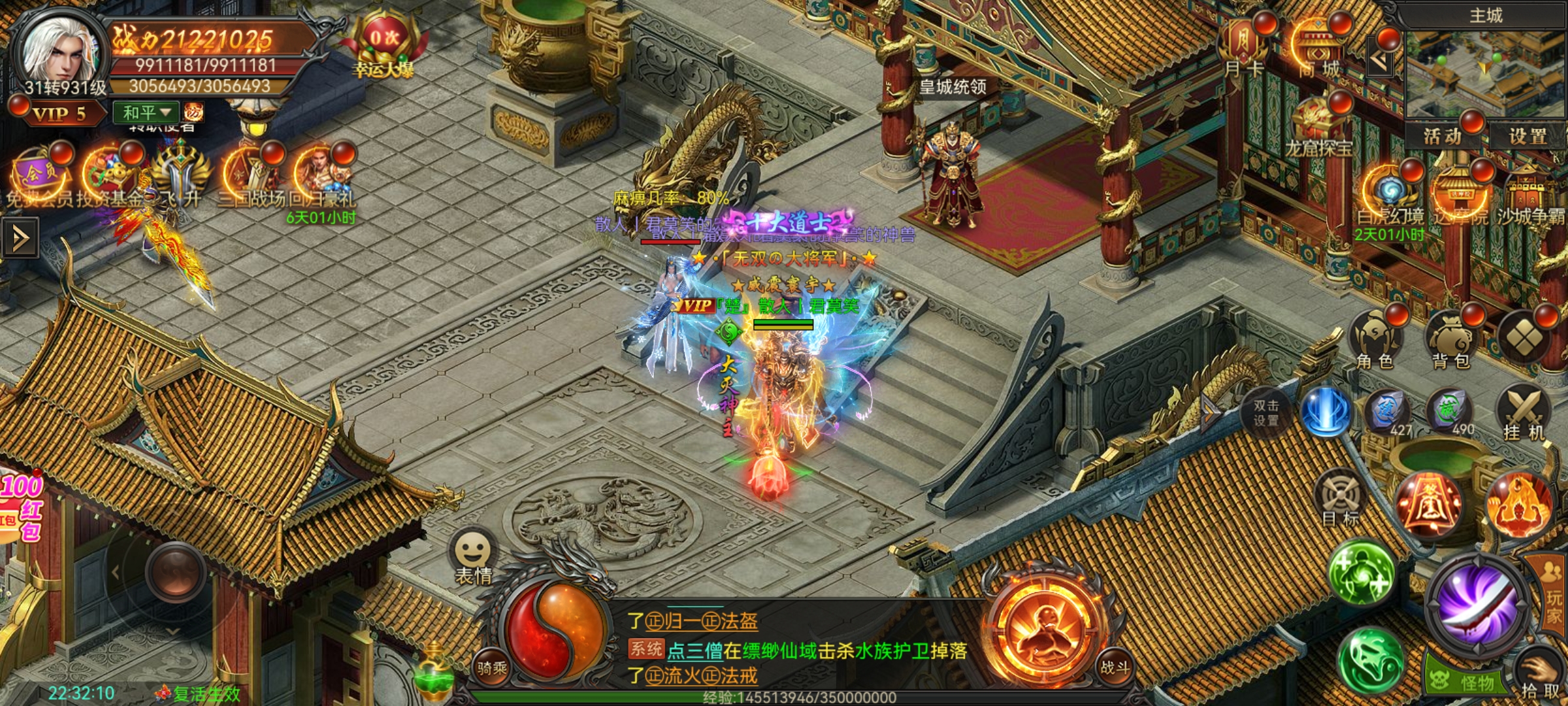Open 双击设置 double-click settings
This screenshot has height=706, width=1568.
pos(1266,413)
